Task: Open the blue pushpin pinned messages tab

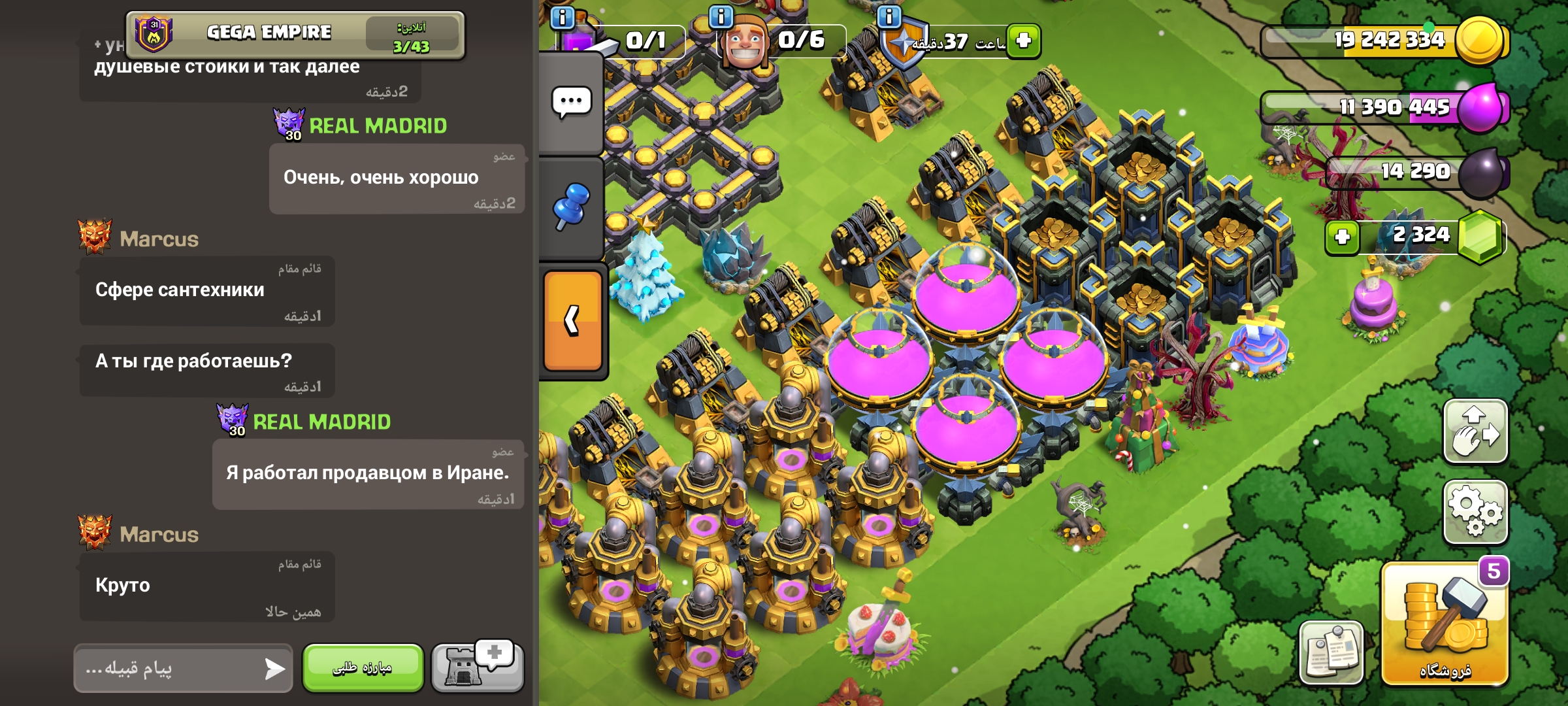Action: pyautogui.click(x=571, y=206)
